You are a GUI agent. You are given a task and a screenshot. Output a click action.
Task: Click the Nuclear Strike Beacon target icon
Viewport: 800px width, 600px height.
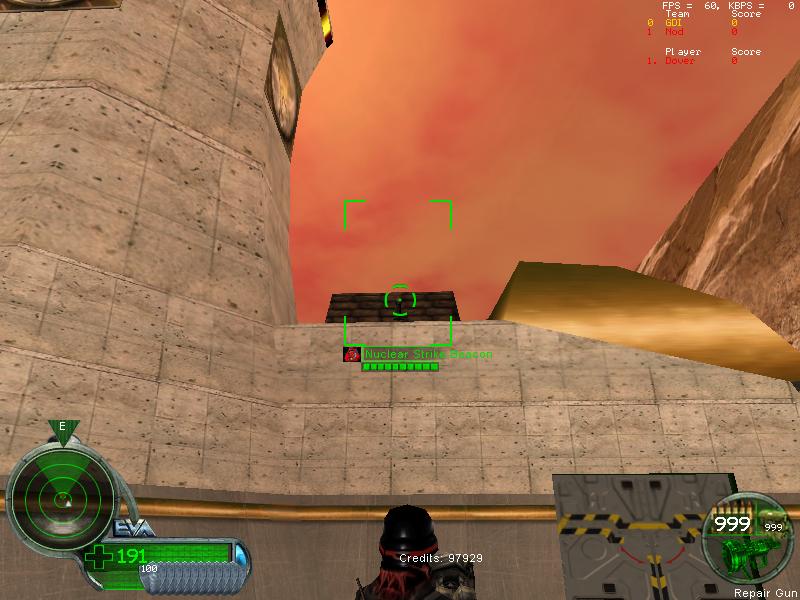tap(351, 354)
